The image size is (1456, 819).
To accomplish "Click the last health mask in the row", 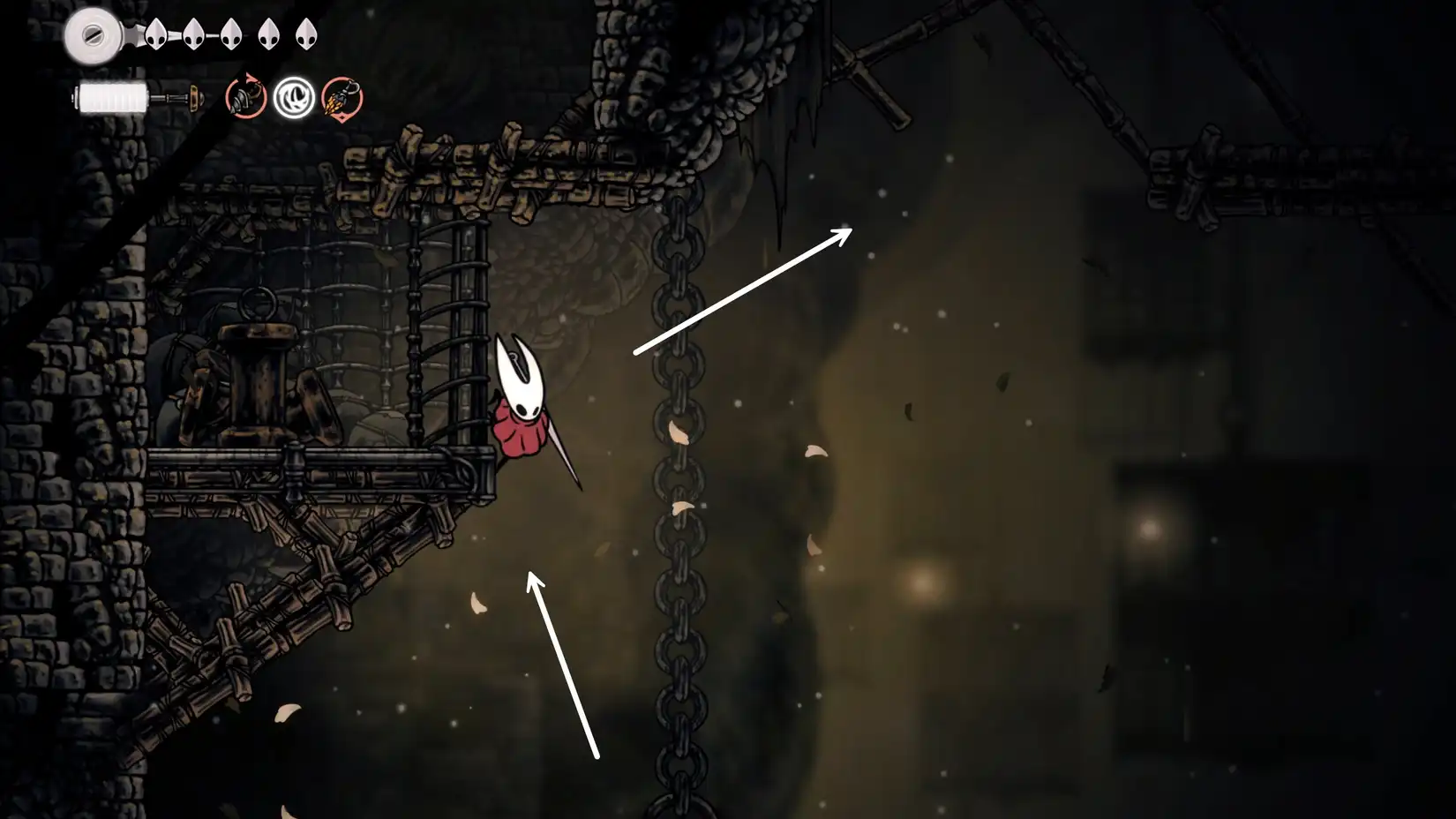I will pos(306,34).
